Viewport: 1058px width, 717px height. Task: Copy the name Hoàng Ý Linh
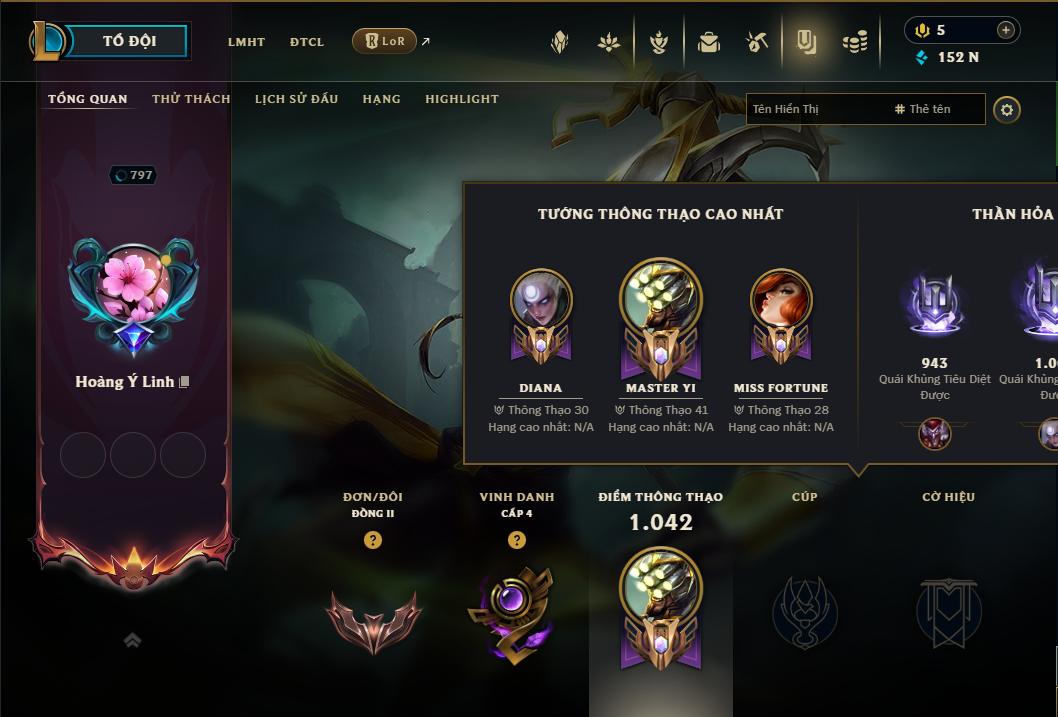[184, 382]
